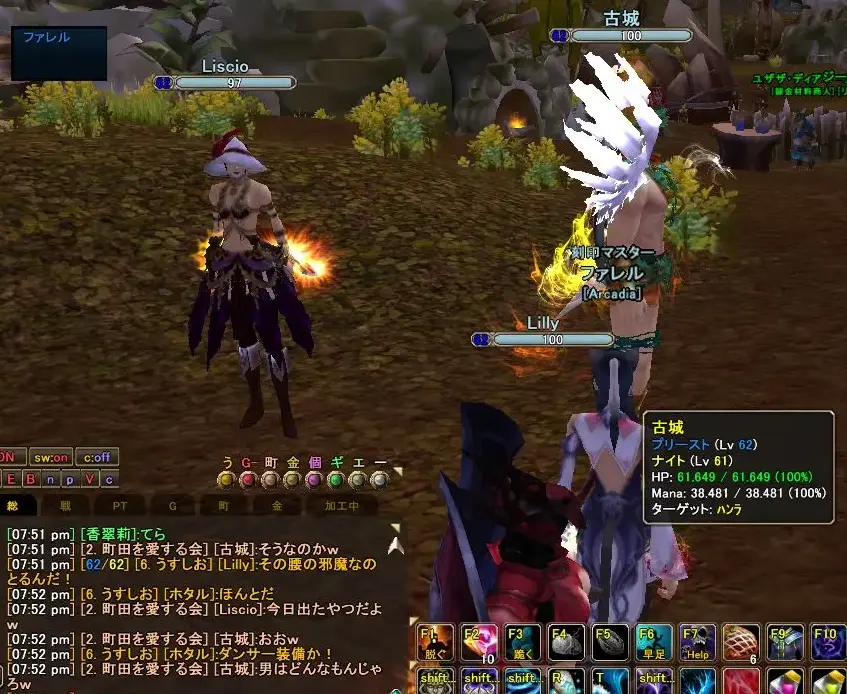This screenshot has height=694, width=847.
Task: Use the F2 pink gem item
Action: coord(478,643)
